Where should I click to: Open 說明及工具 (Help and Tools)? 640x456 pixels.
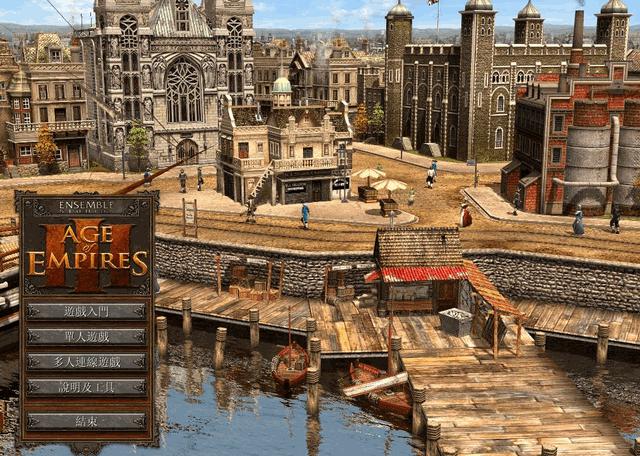(87, 386)
